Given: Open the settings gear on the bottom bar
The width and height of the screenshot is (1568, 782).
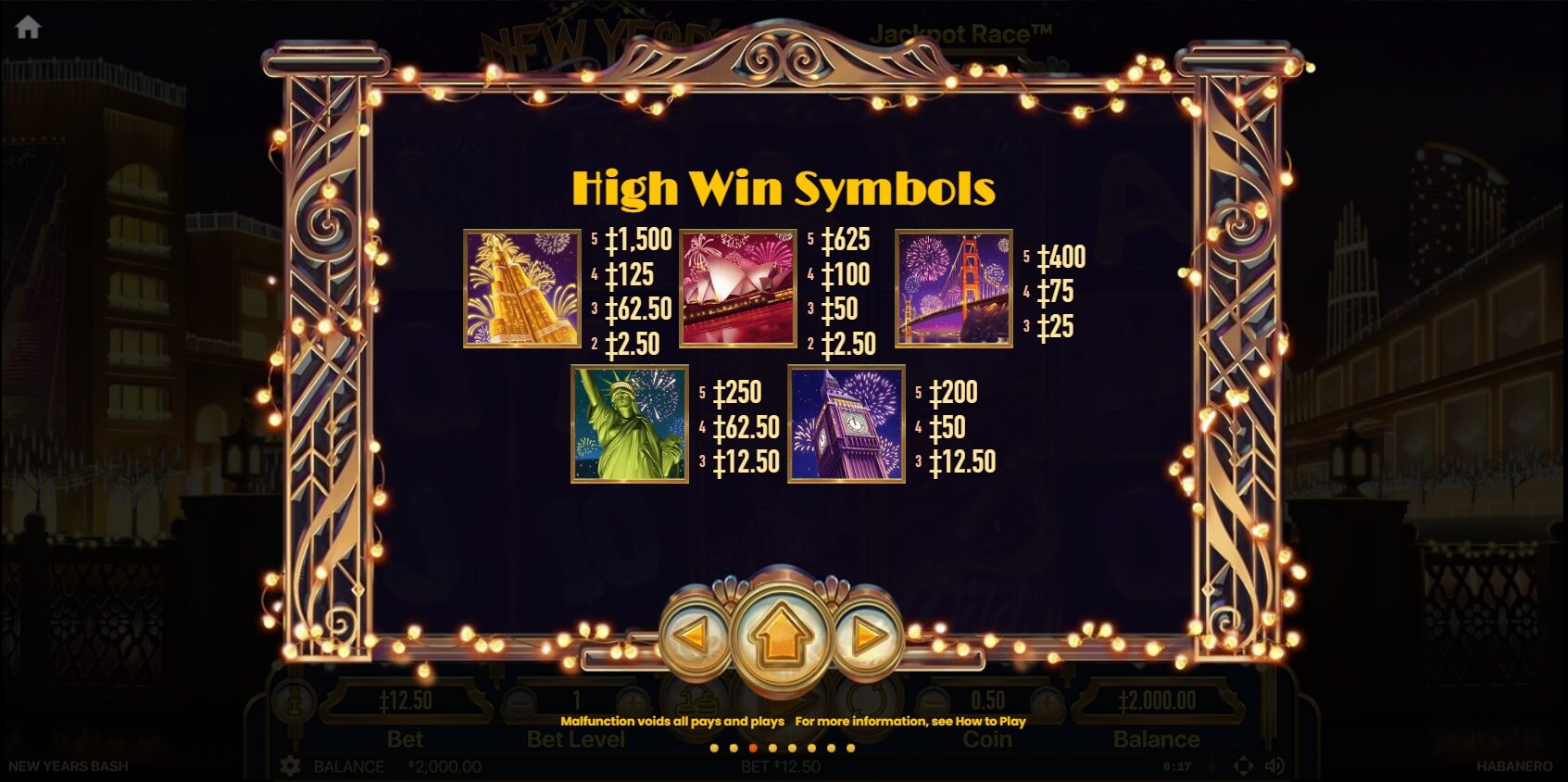Looking at the screenshot, I should [290, 765].
